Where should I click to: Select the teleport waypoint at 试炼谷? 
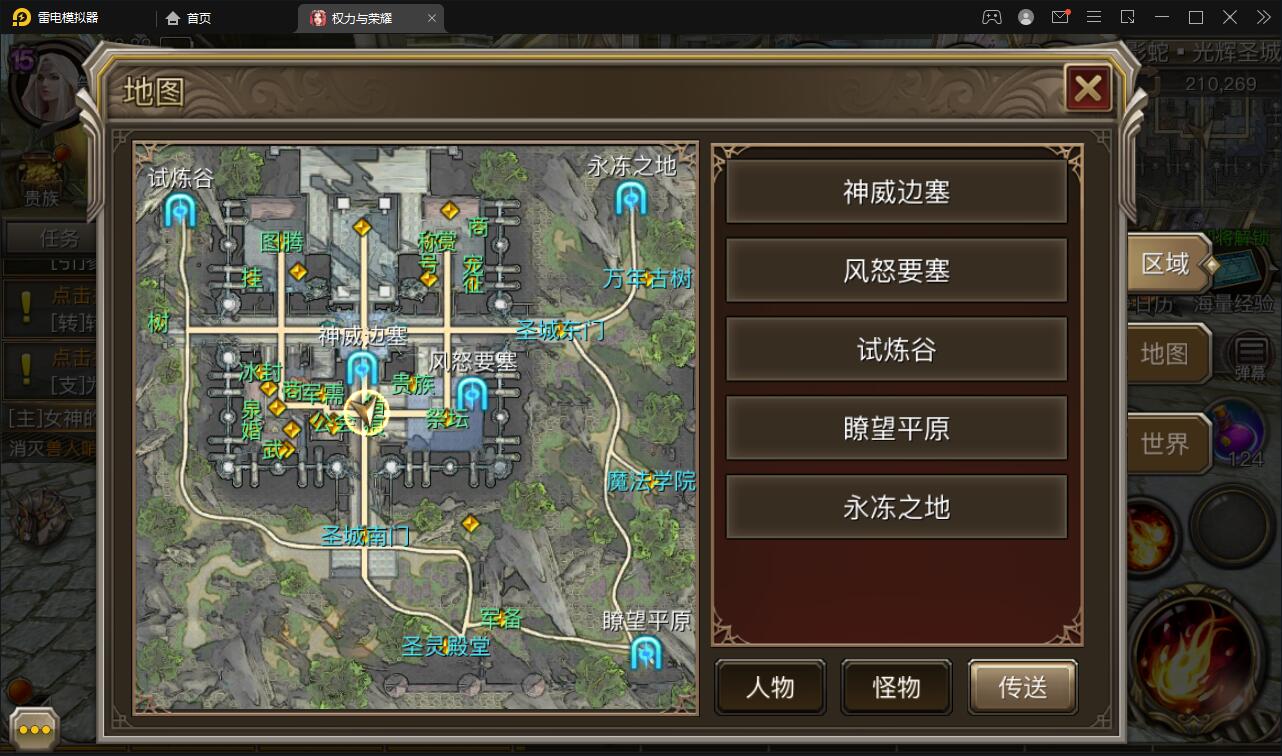(178, 212)
